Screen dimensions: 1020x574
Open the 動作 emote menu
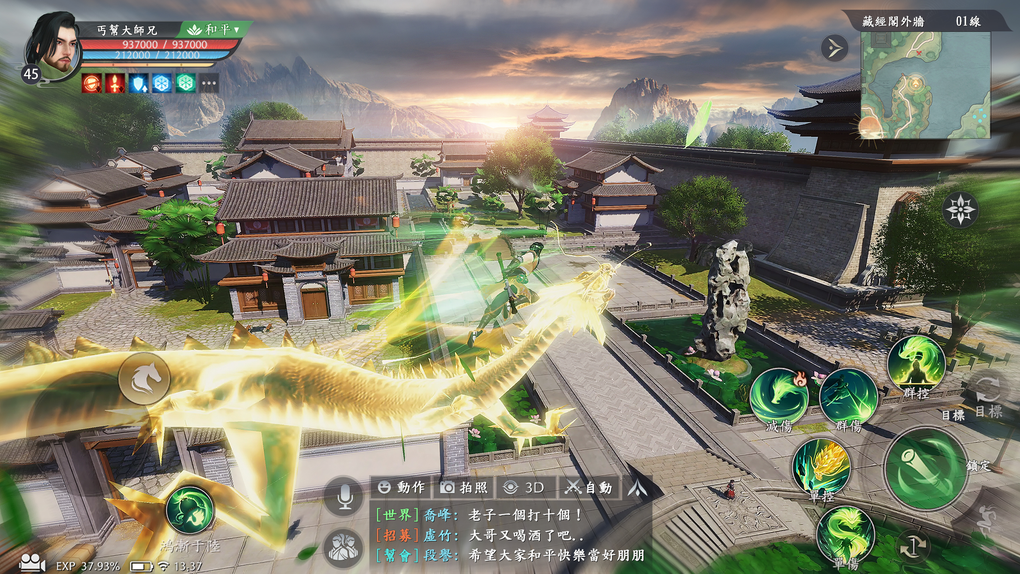pos(400,488)
